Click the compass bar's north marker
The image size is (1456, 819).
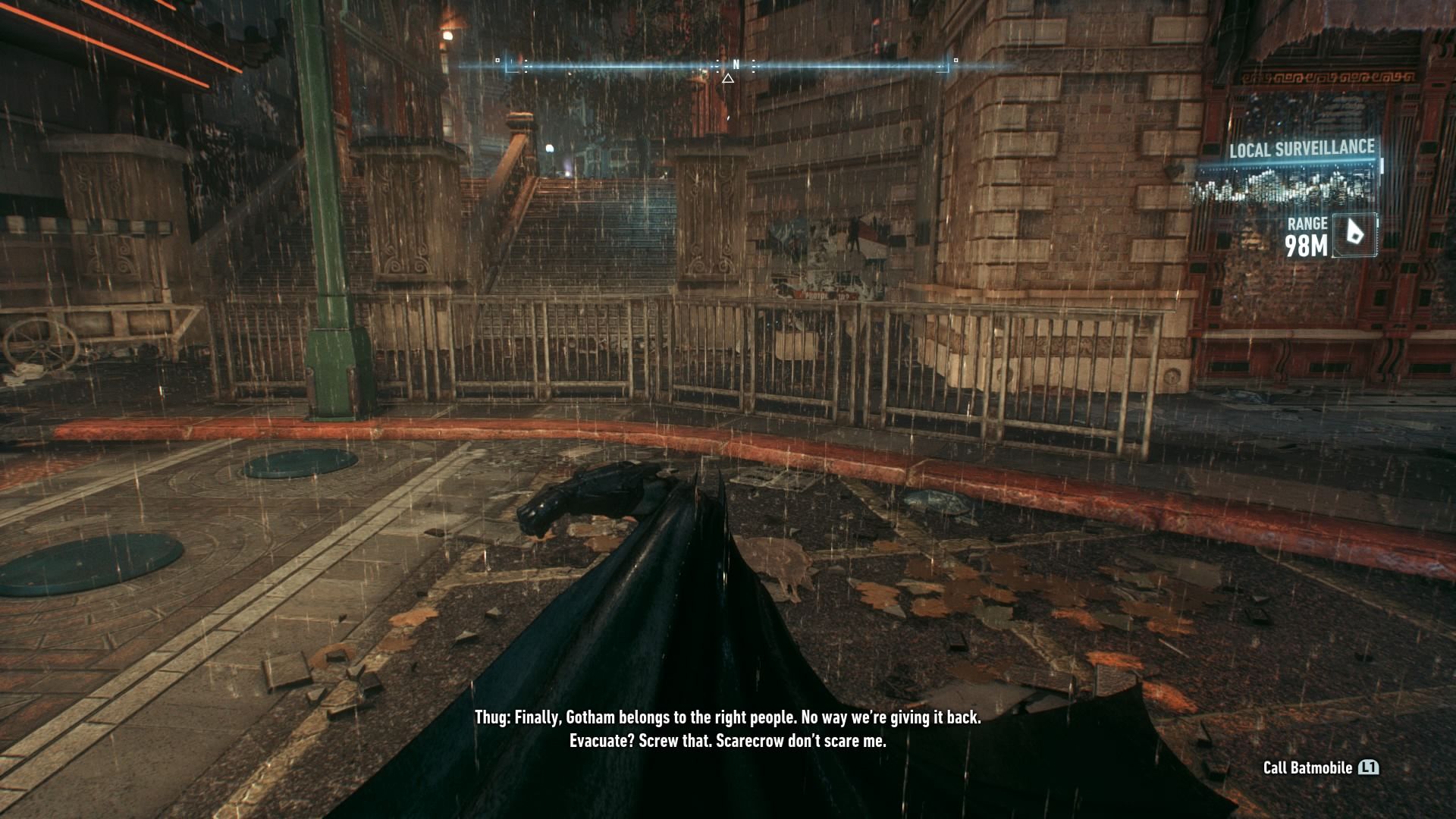click(735, 65)
